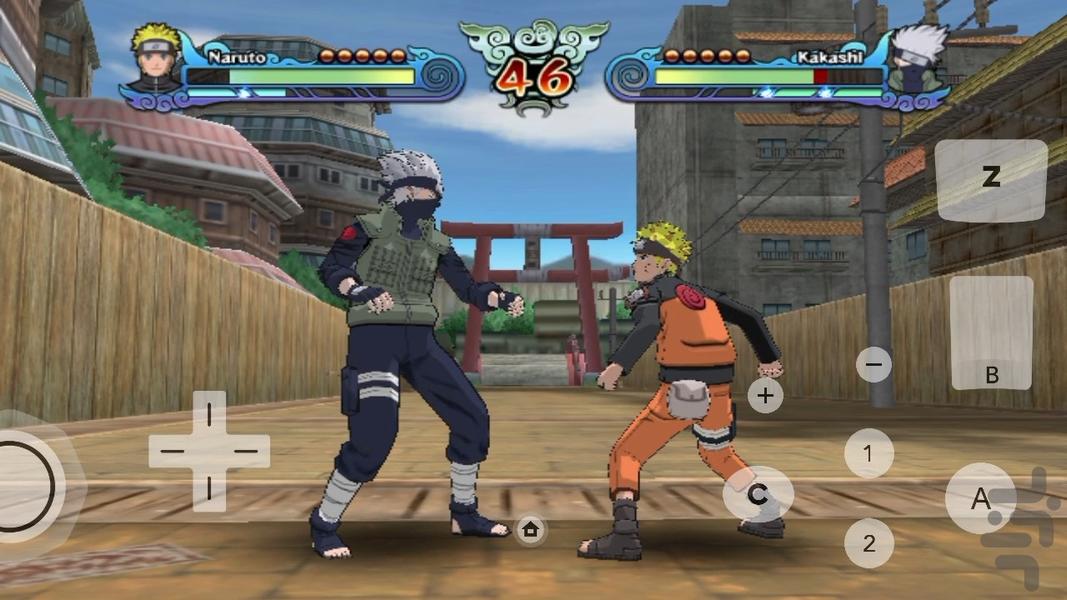
Task: Tap the minus button
Action: tap(873, 364)
